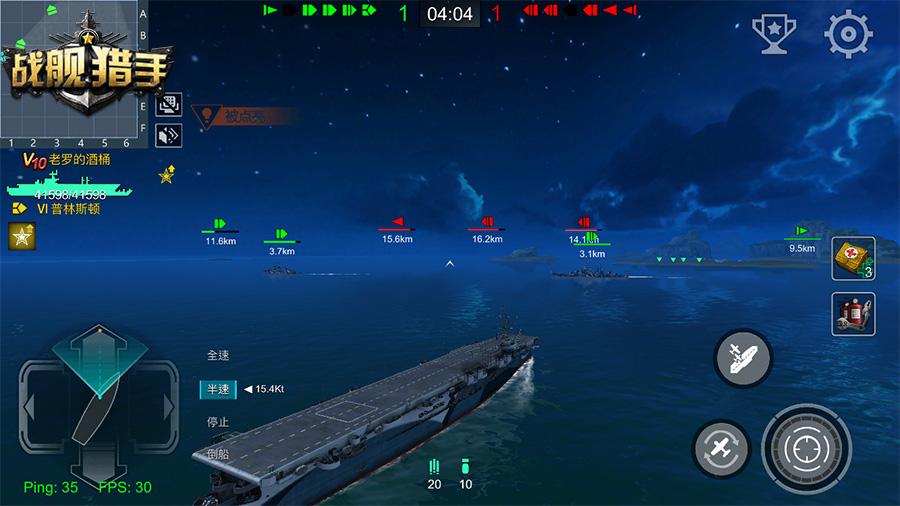
Task: Activate the gold star skill icon
Action: [x=21, y=237]
